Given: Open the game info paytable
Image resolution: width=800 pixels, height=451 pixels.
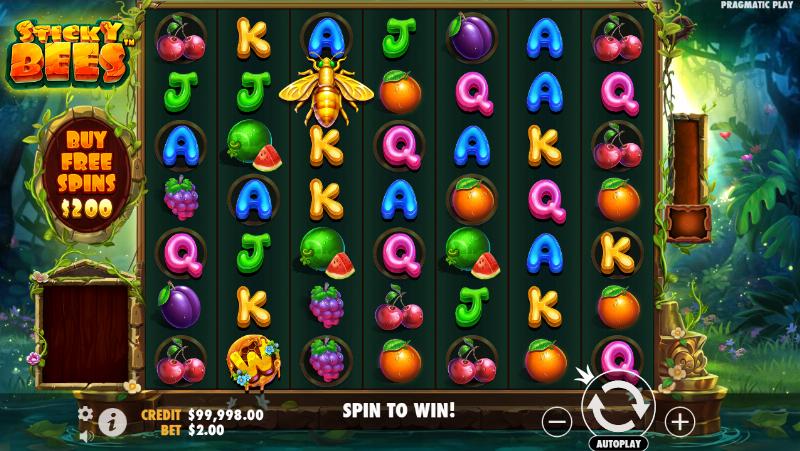Looking at the screenshot, I should pyautogui.click(x=112, y=421).
